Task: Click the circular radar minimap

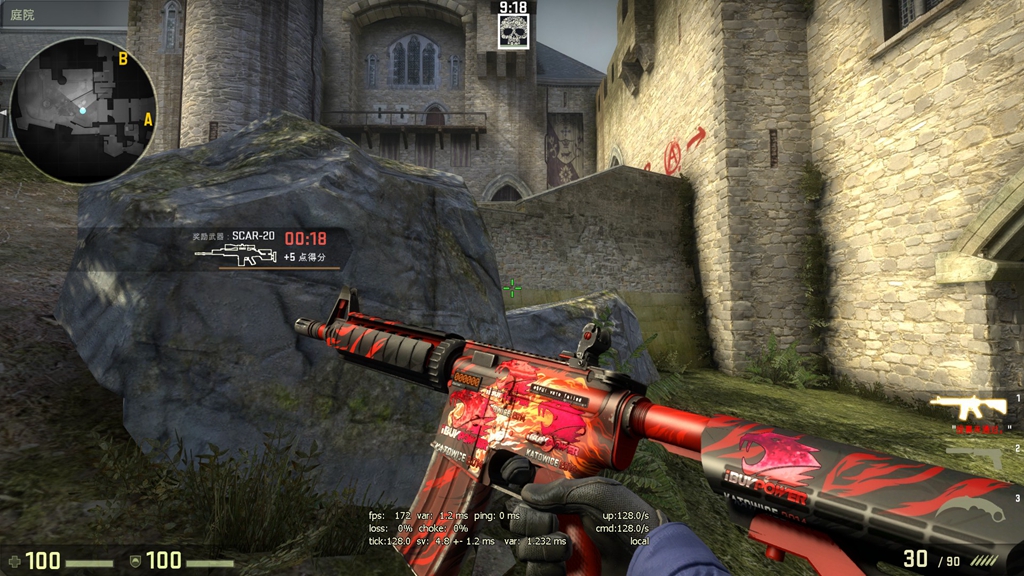Action: coord(83,110)
